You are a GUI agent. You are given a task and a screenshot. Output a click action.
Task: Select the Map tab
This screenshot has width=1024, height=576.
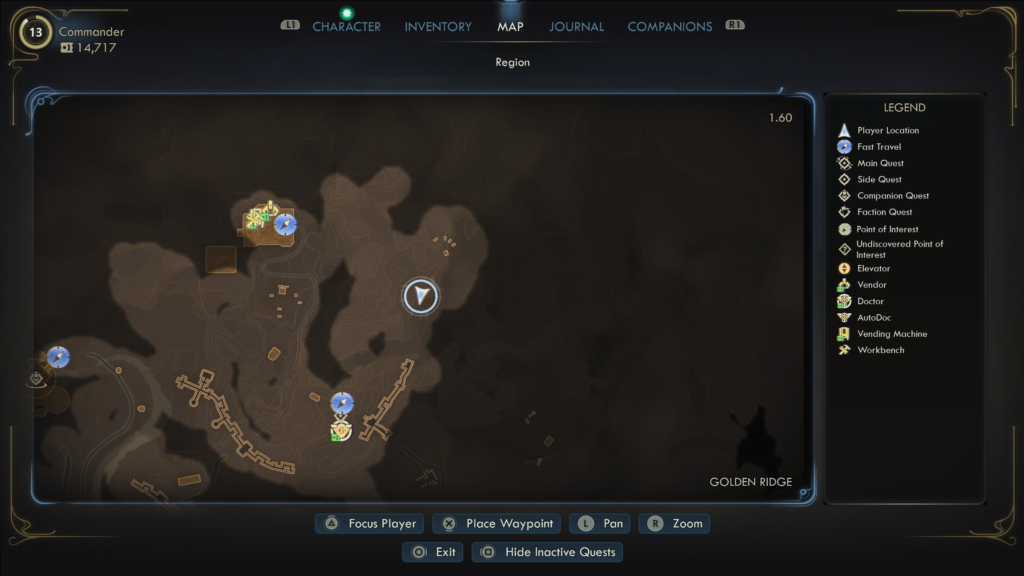tap(510, 27)
